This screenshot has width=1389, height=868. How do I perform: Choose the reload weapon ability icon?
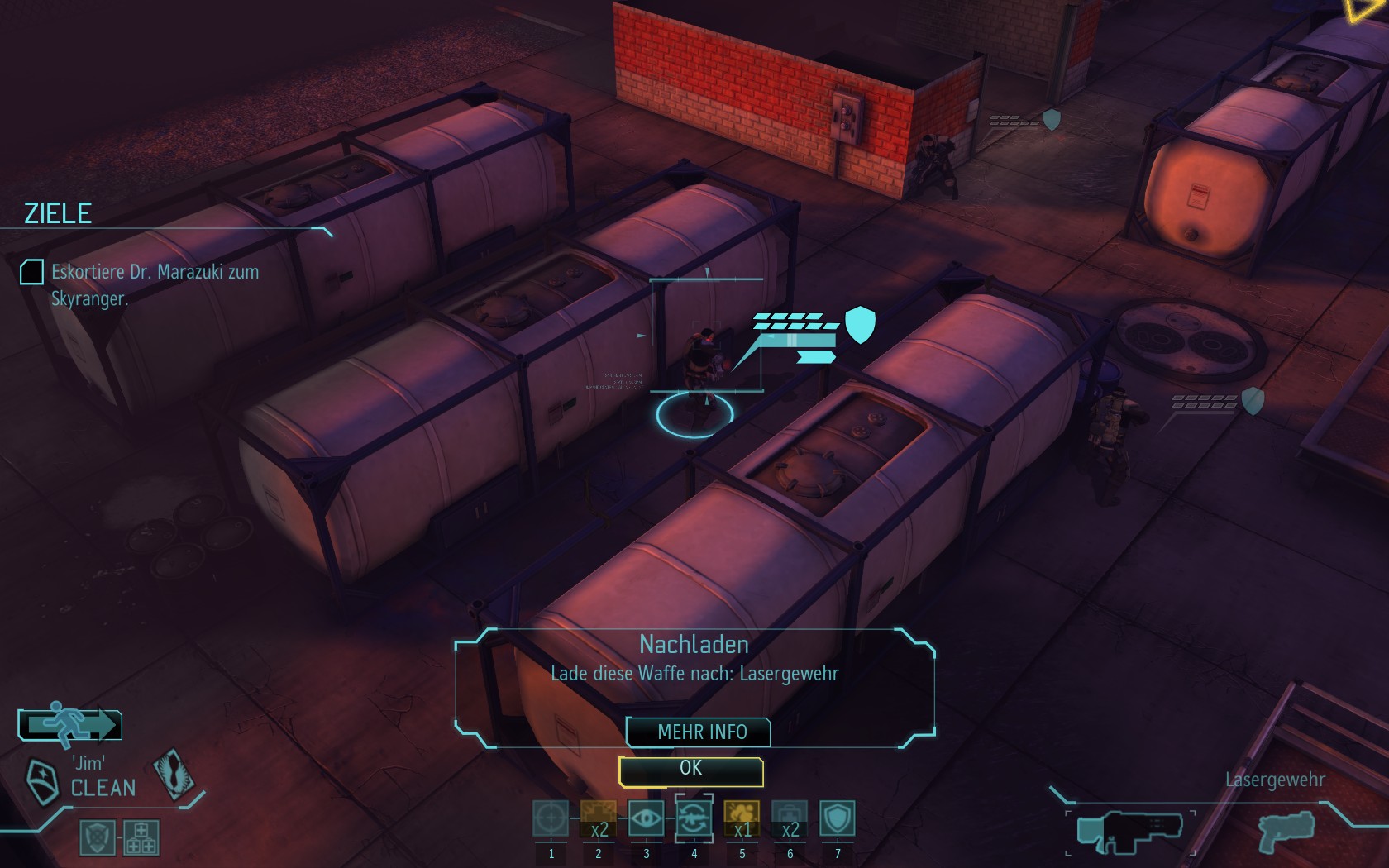[694, 819]
